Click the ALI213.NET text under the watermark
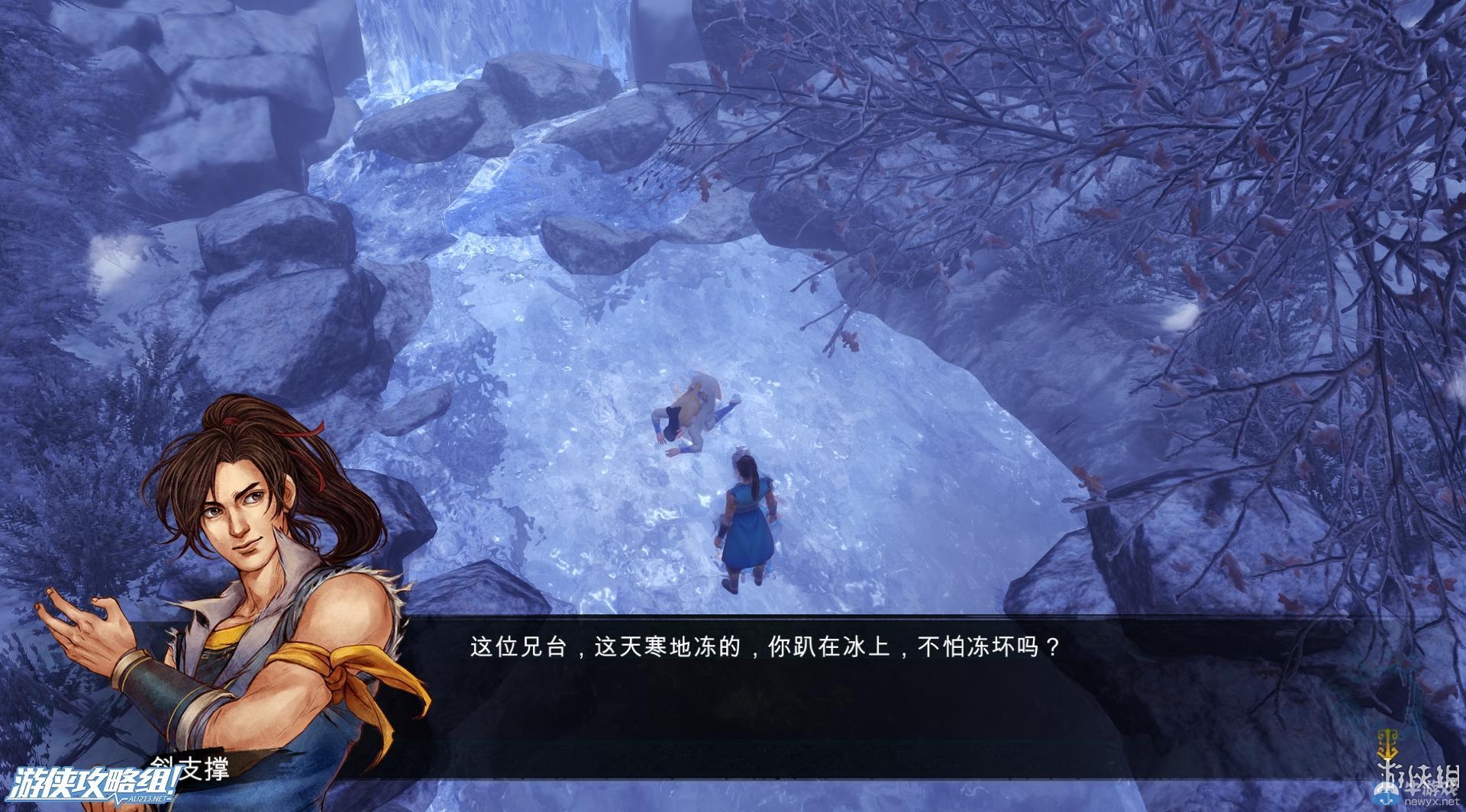 pyautogui.click(x=145, y=799)
